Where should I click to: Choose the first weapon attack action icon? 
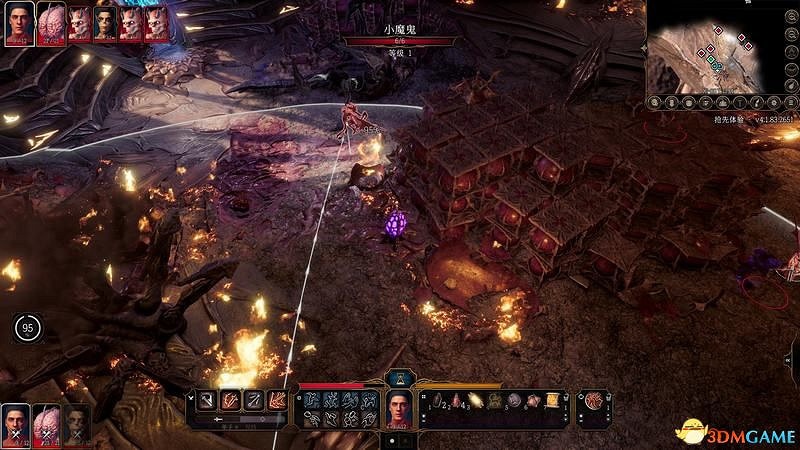coord(205,401)
